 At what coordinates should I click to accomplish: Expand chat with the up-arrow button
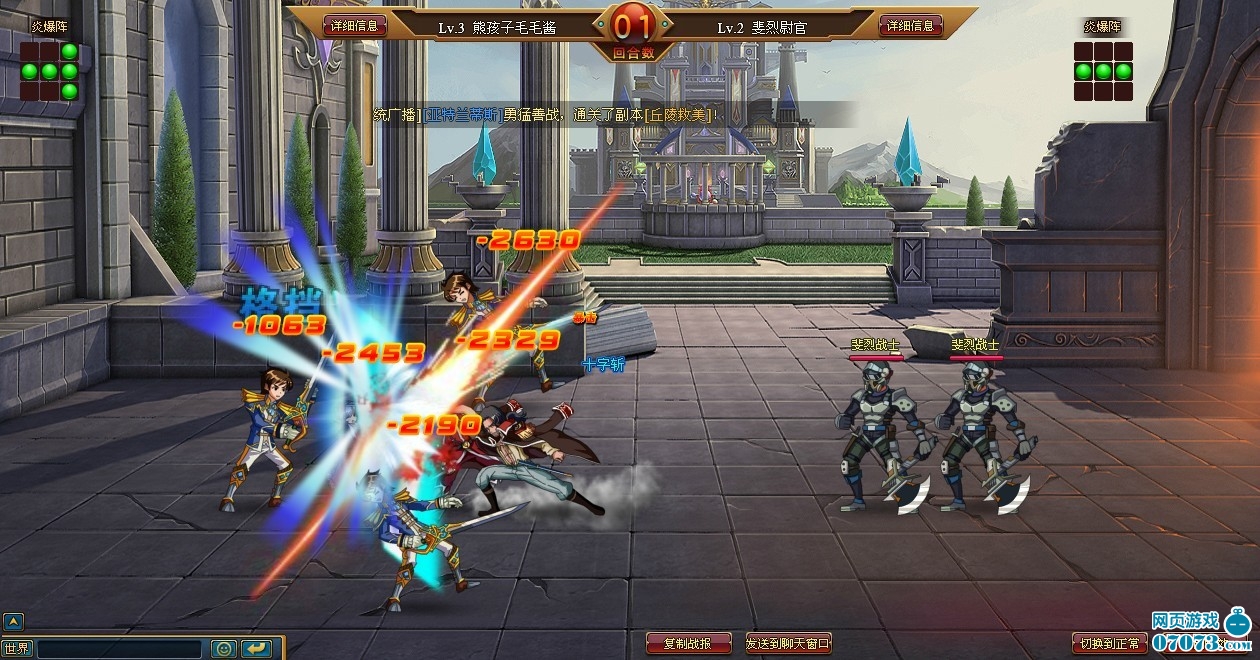click(13, 621)
